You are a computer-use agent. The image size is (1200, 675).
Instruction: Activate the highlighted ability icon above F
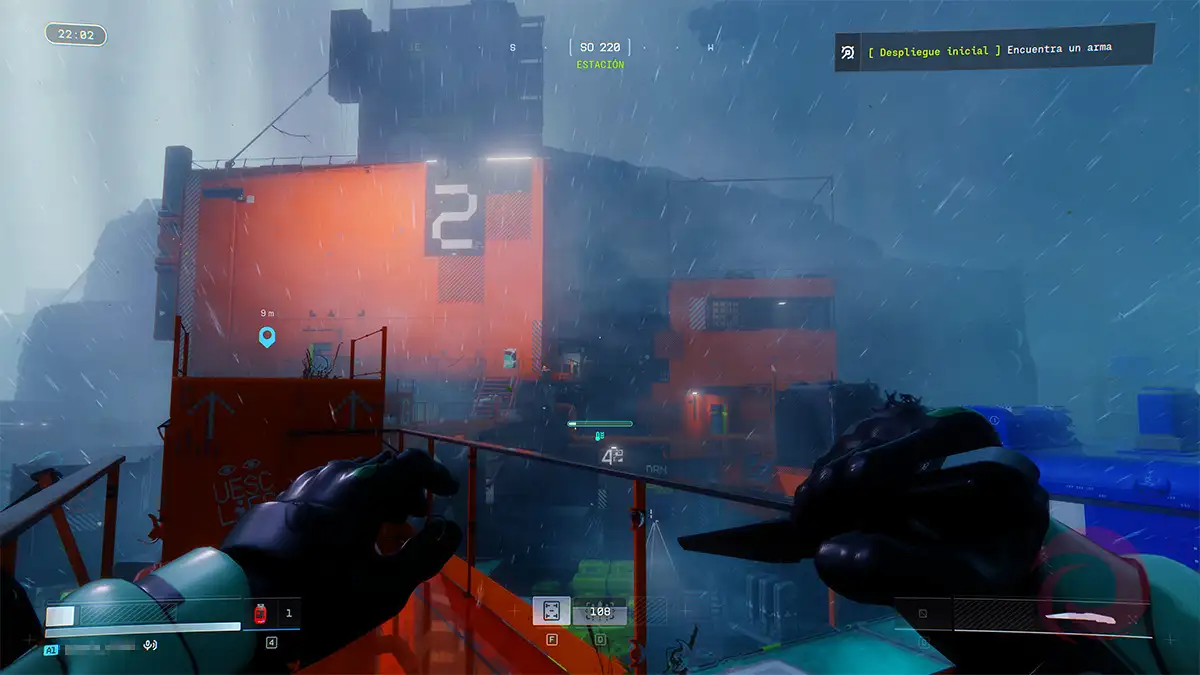click(551, 611)
